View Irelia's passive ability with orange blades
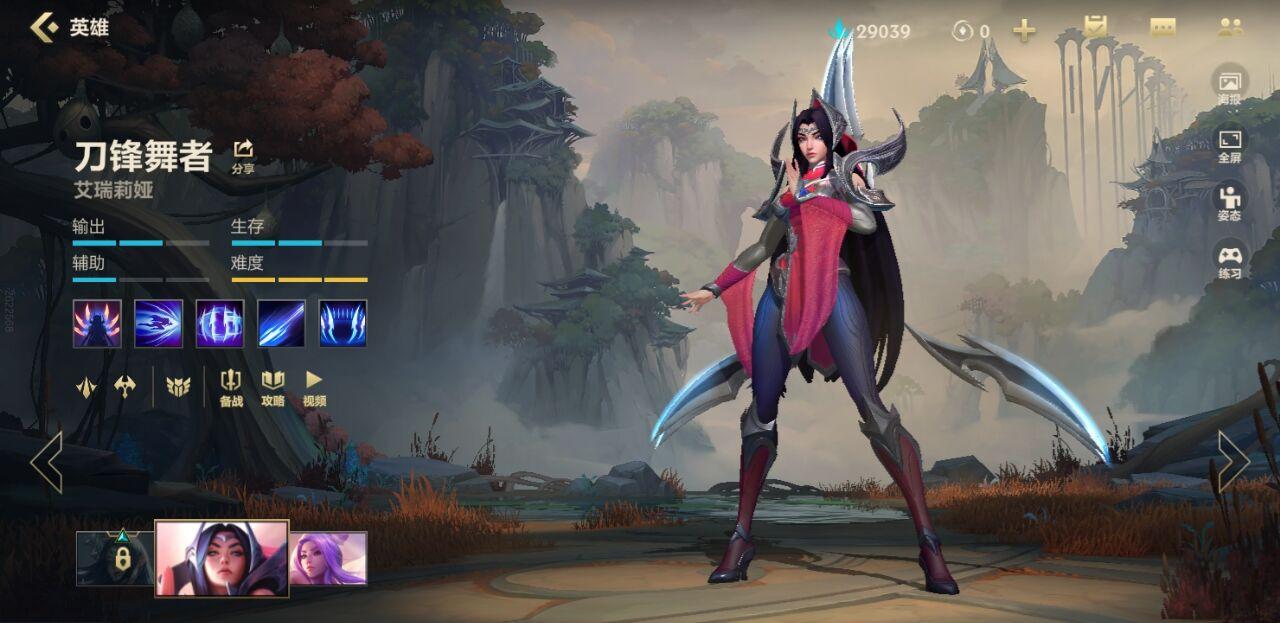 [x=97, y=323]
